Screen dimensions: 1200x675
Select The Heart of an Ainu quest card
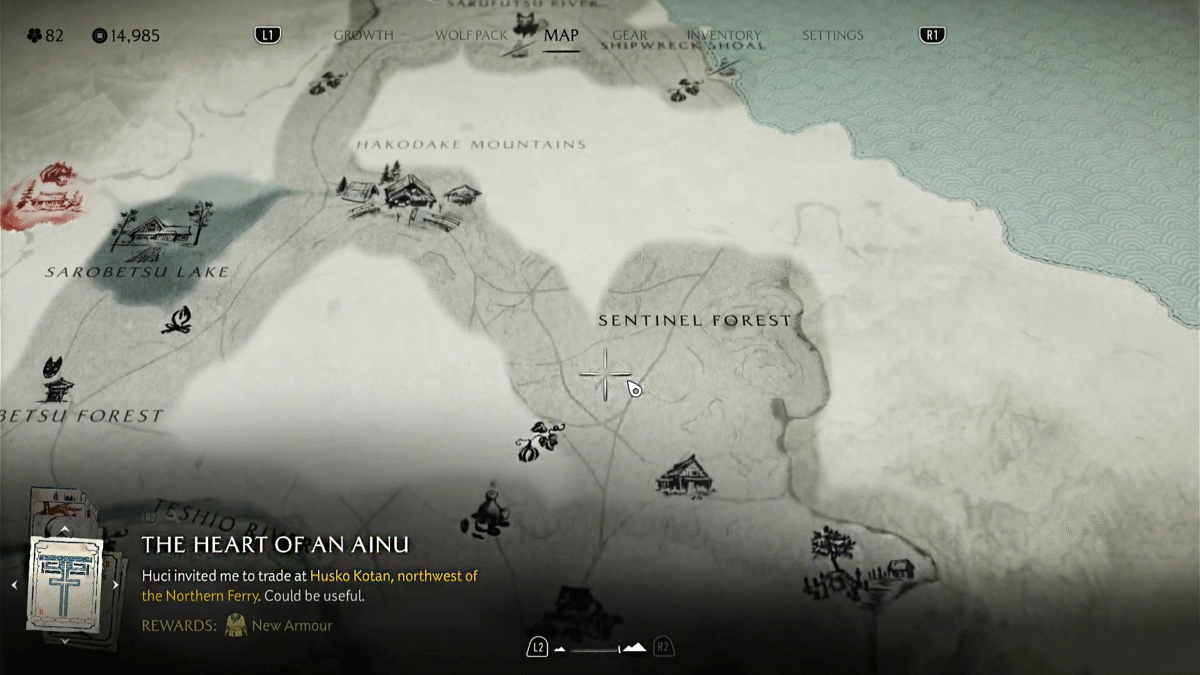(65, 584)
